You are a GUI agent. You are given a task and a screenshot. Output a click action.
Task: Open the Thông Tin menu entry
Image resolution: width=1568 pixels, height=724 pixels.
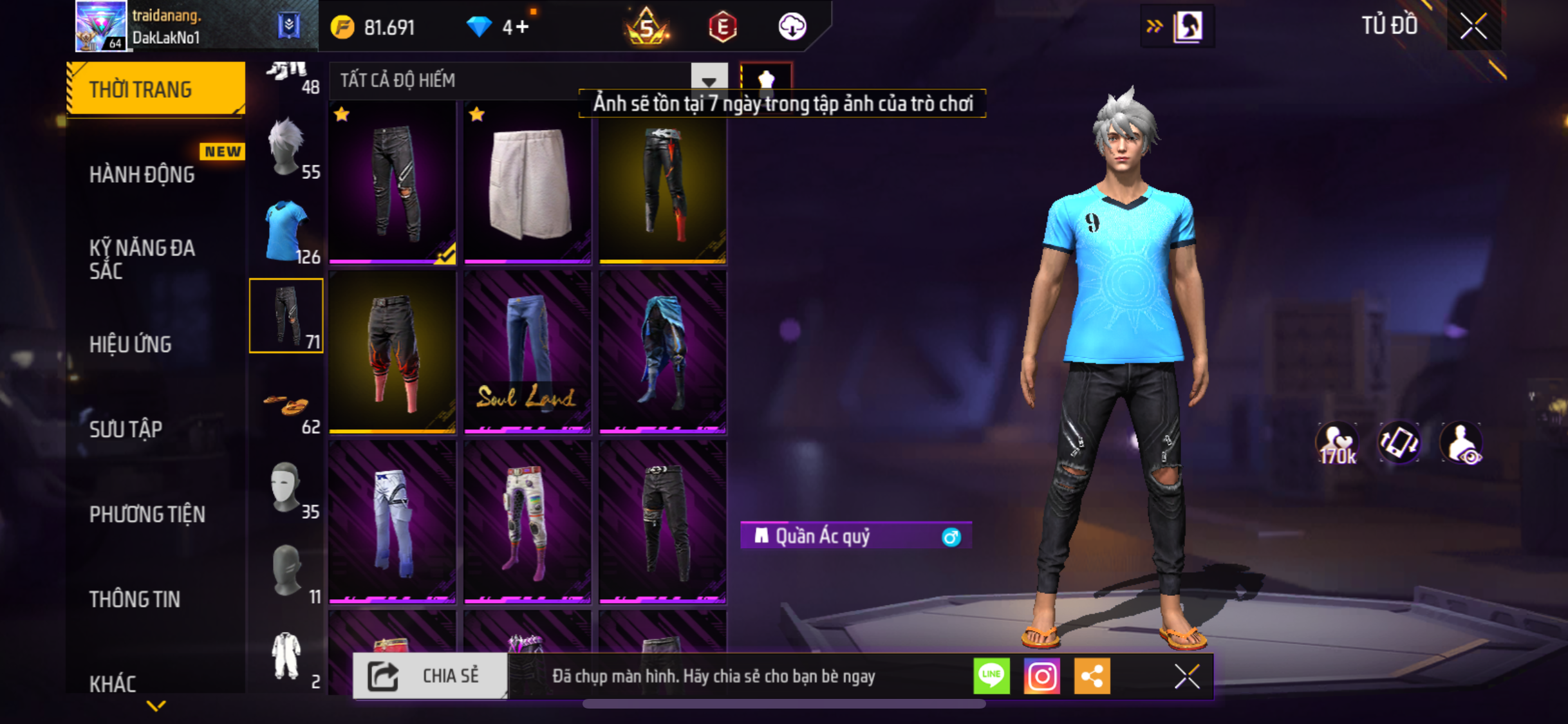pos(135,599)
